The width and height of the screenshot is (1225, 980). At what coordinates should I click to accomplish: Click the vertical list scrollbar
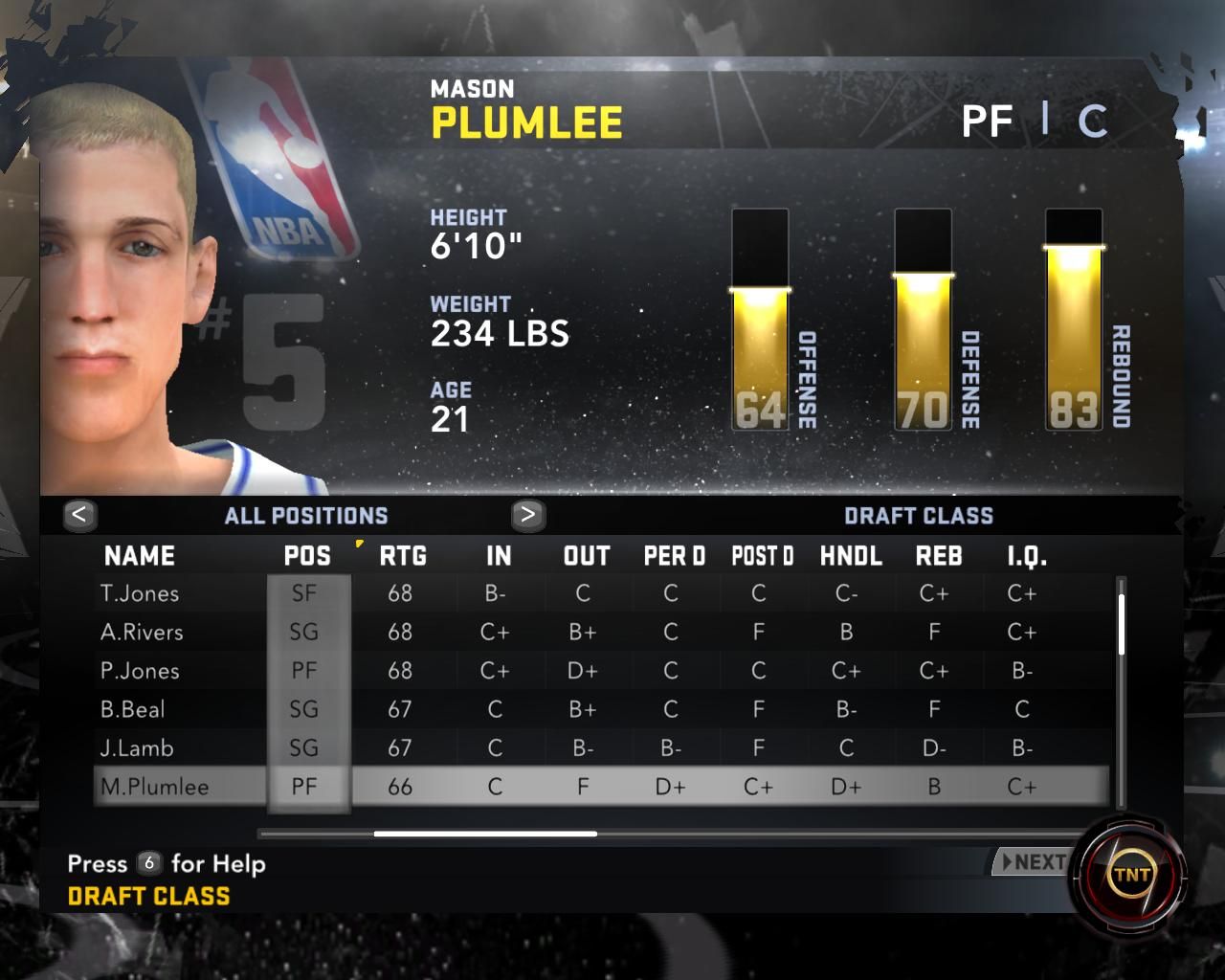click(1122, 624)
